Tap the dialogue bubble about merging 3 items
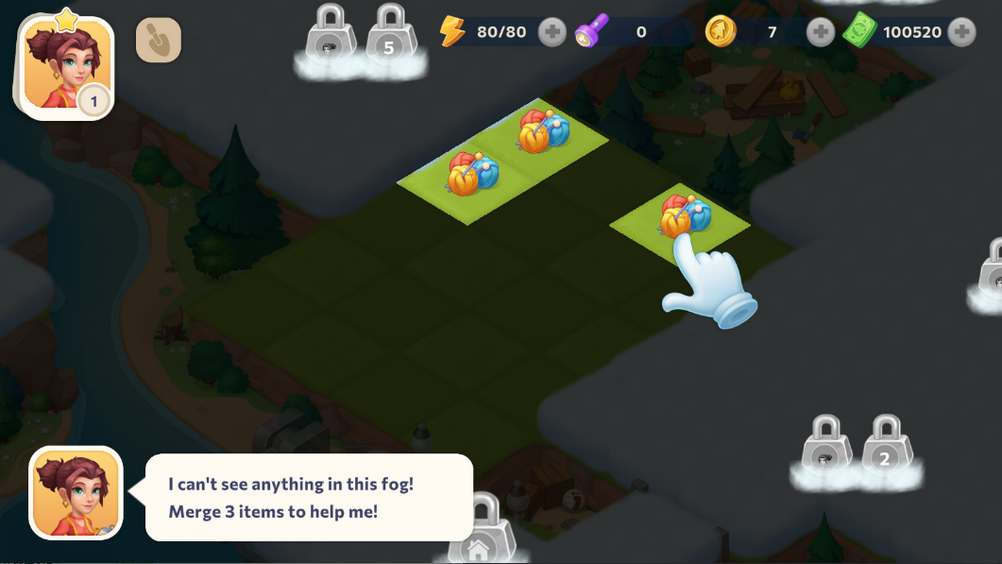The height and width of the screenshot is (564, 1002). click(309, 497)
